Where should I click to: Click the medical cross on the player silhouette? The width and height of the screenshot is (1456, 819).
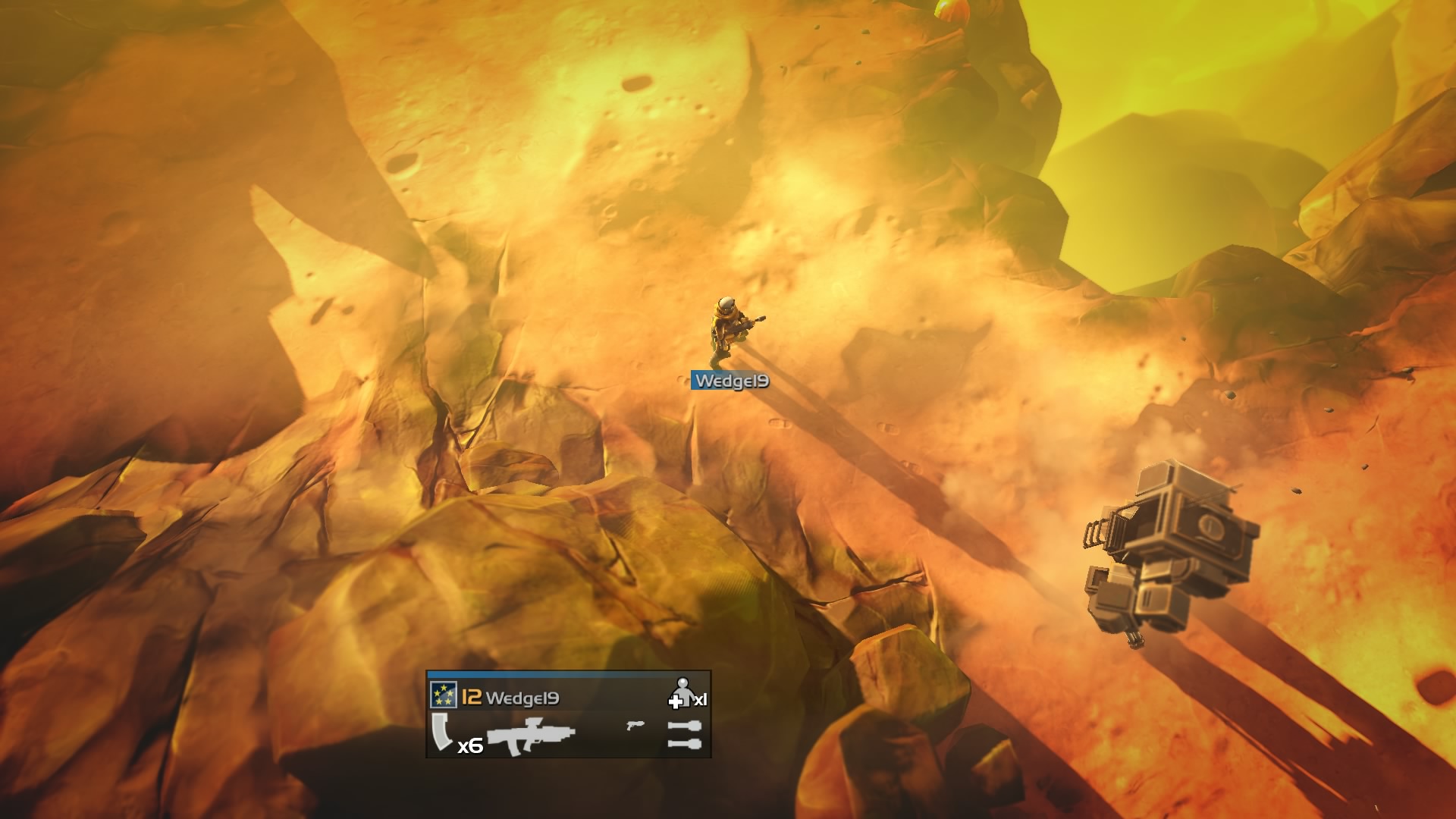tap(676, 702)
